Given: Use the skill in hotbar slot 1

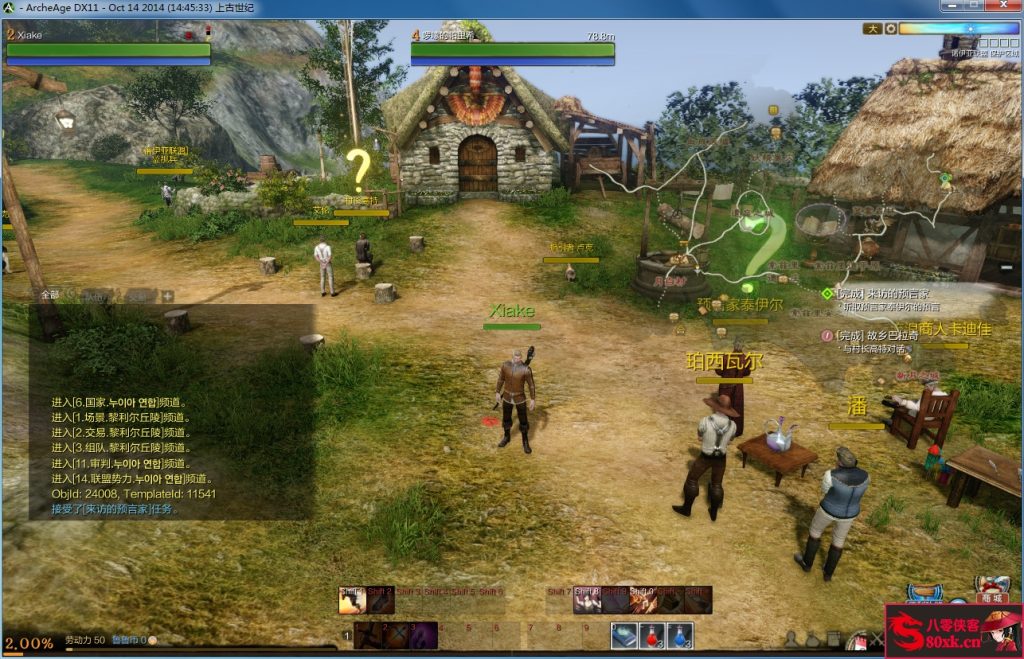Looking at the screenshot, I should [368, 636].
